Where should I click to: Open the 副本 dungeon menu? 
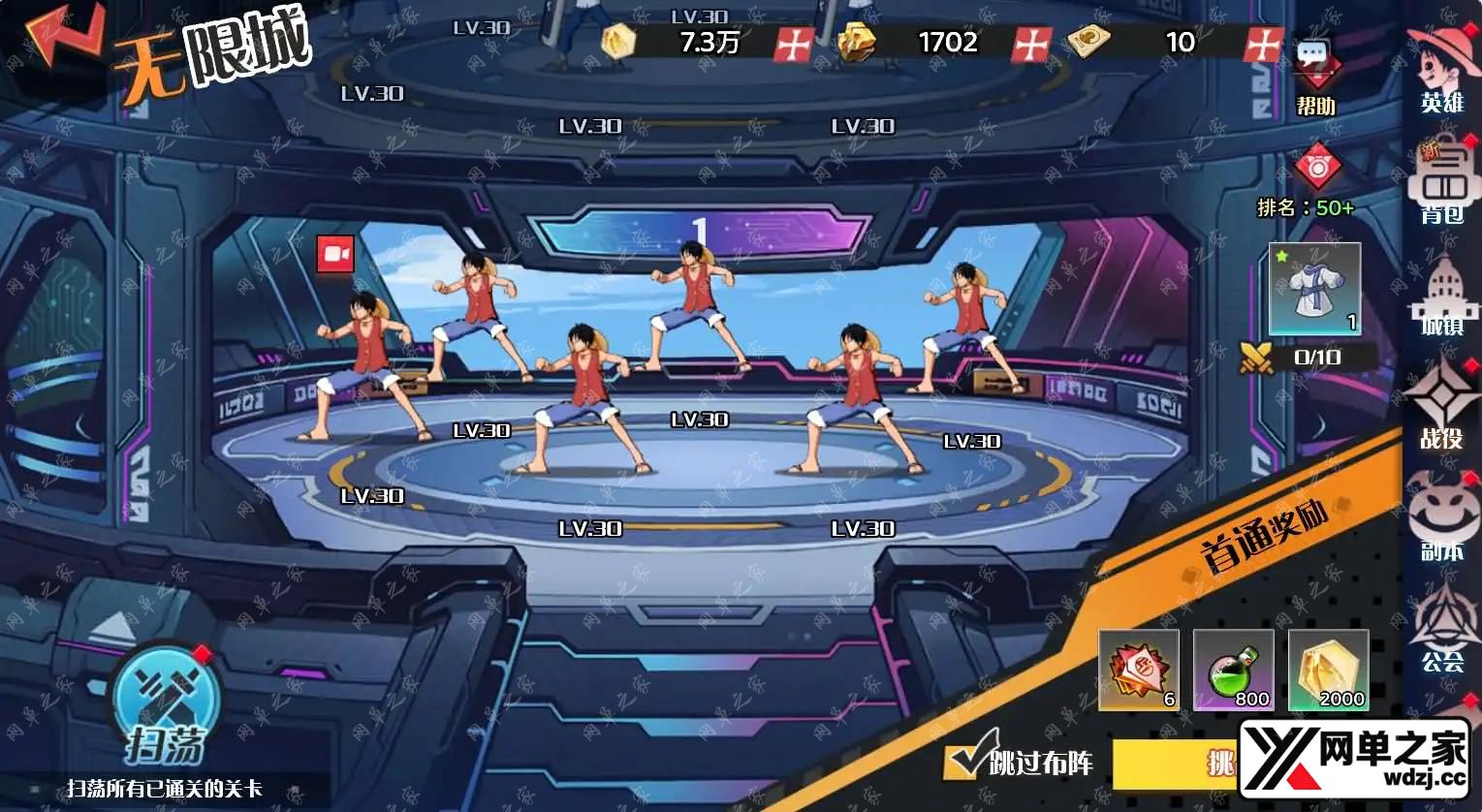tap(1442, 518)
